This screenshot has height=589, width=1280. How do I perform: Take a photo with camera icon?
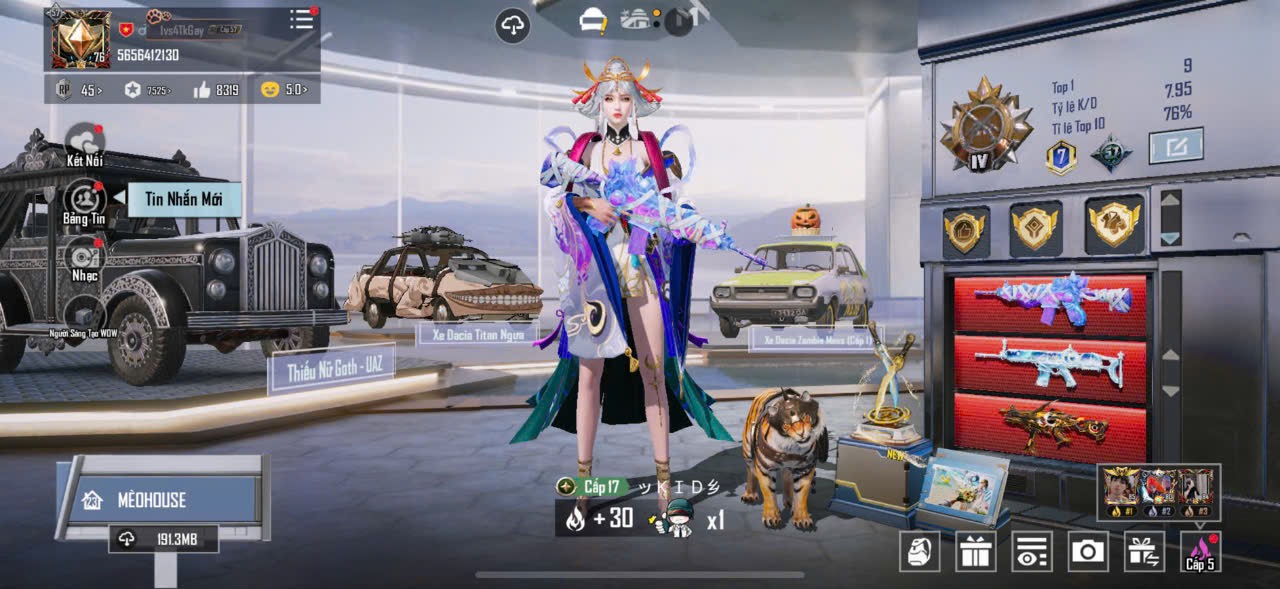pos(1088,551)
